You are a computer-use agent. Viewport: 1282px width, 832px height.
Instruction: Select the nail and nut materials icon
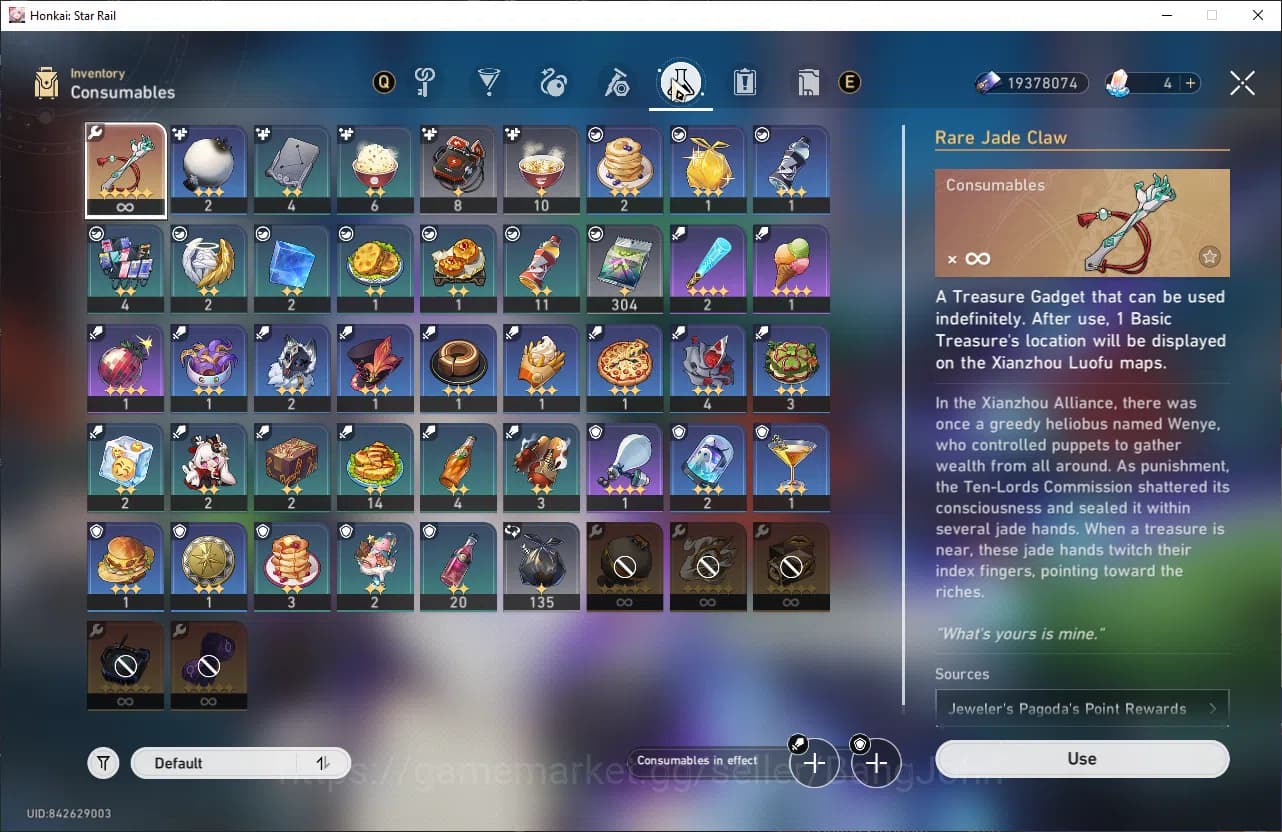point(617,82)
